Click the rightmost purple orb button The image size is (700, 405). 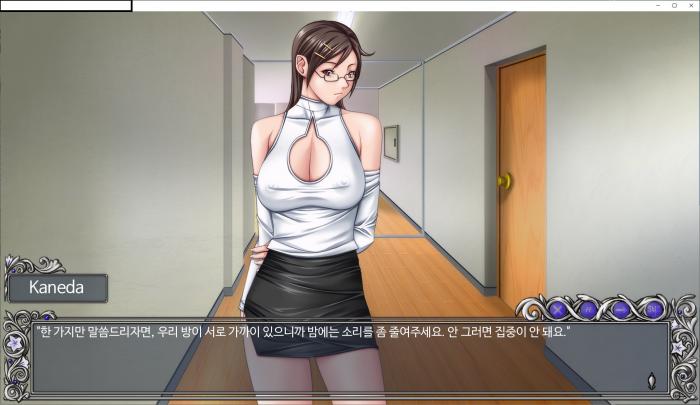[650, 310]
